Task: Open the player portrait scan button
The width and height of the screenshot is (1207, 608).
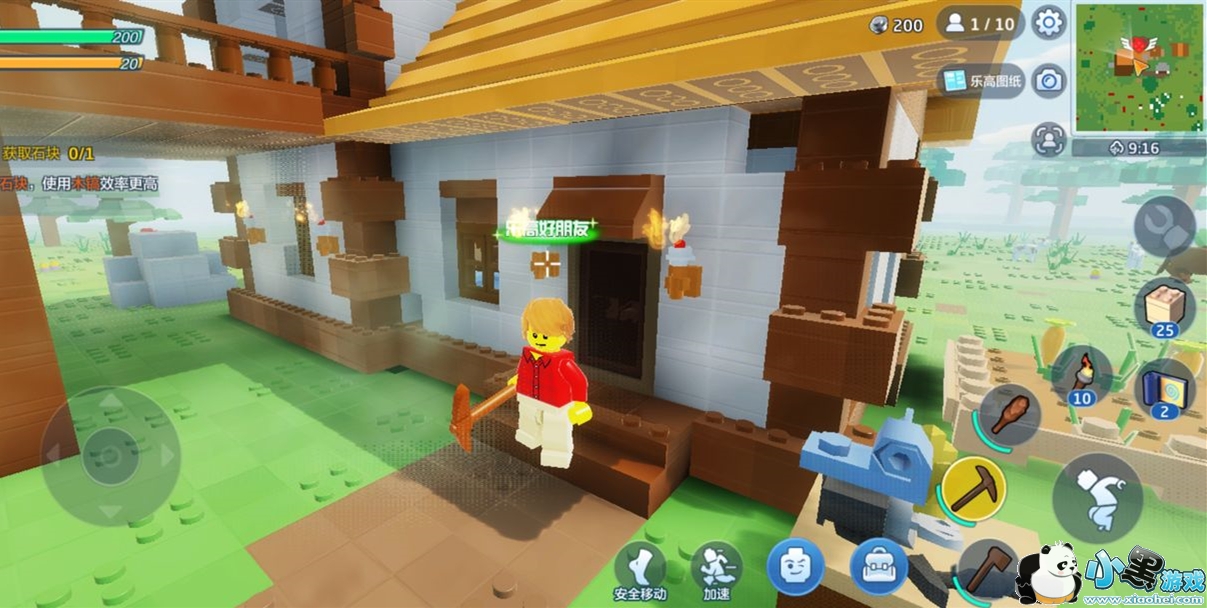Action: click(x=1048, y=138)
